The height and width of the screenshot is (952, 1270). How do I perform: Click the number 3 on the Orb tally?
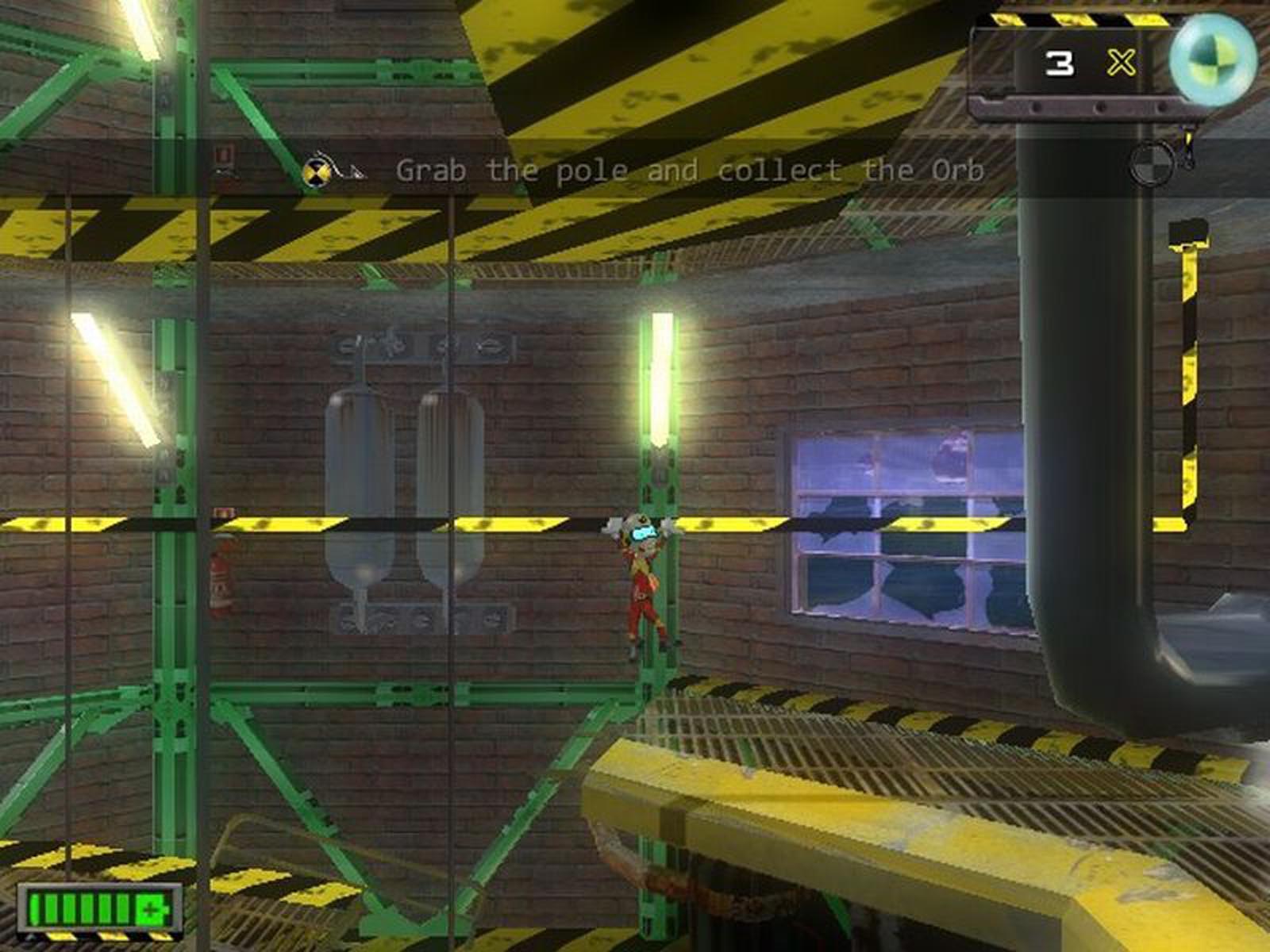coord(1060,63)
